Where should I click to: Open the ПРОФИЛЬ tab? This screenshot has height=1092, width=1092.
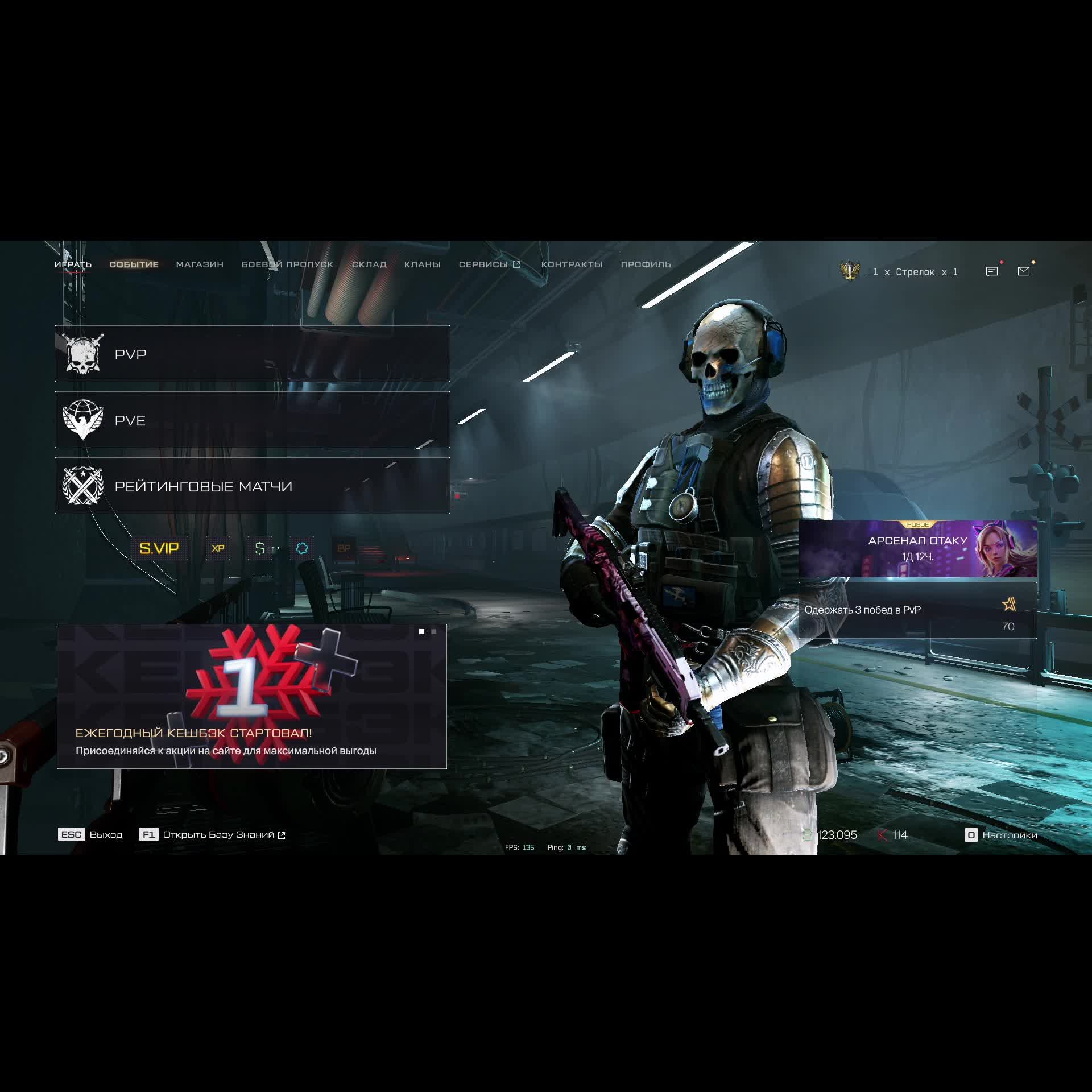coord(646,264)
